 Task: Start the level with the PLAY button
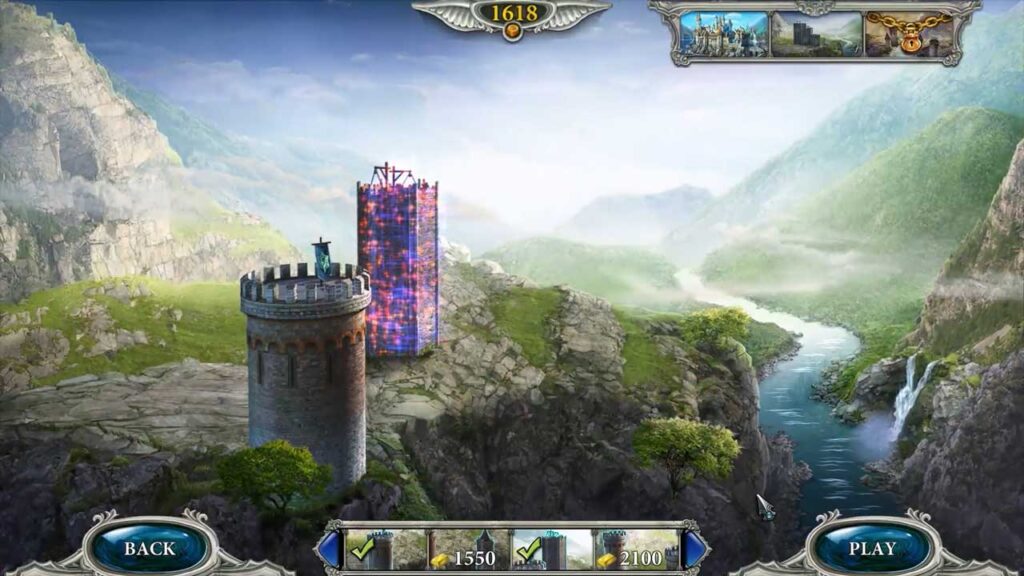click(x=873, y=548)
